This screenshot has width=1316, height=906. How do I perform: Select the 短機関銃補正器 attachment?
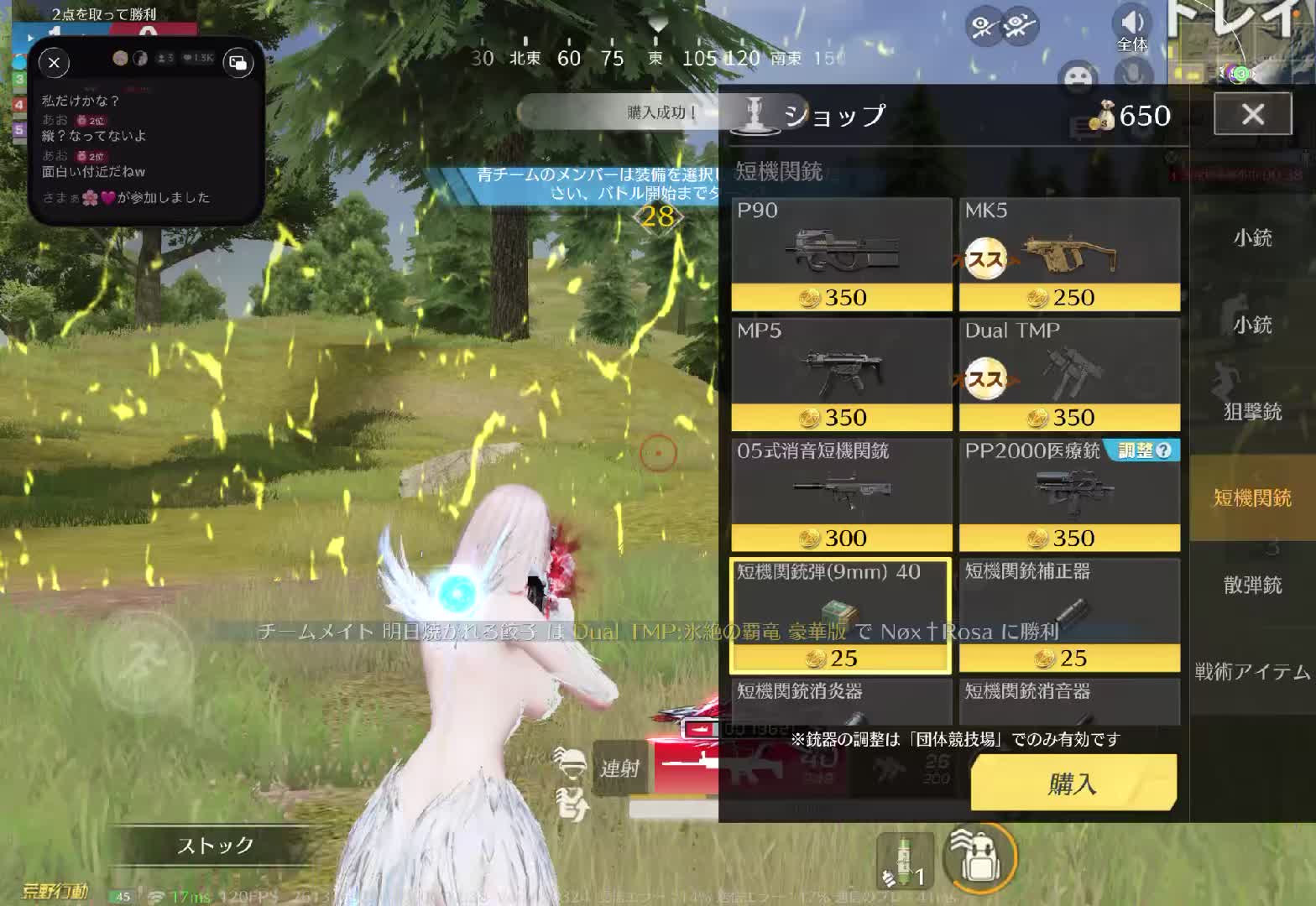tap(1069, 616)
